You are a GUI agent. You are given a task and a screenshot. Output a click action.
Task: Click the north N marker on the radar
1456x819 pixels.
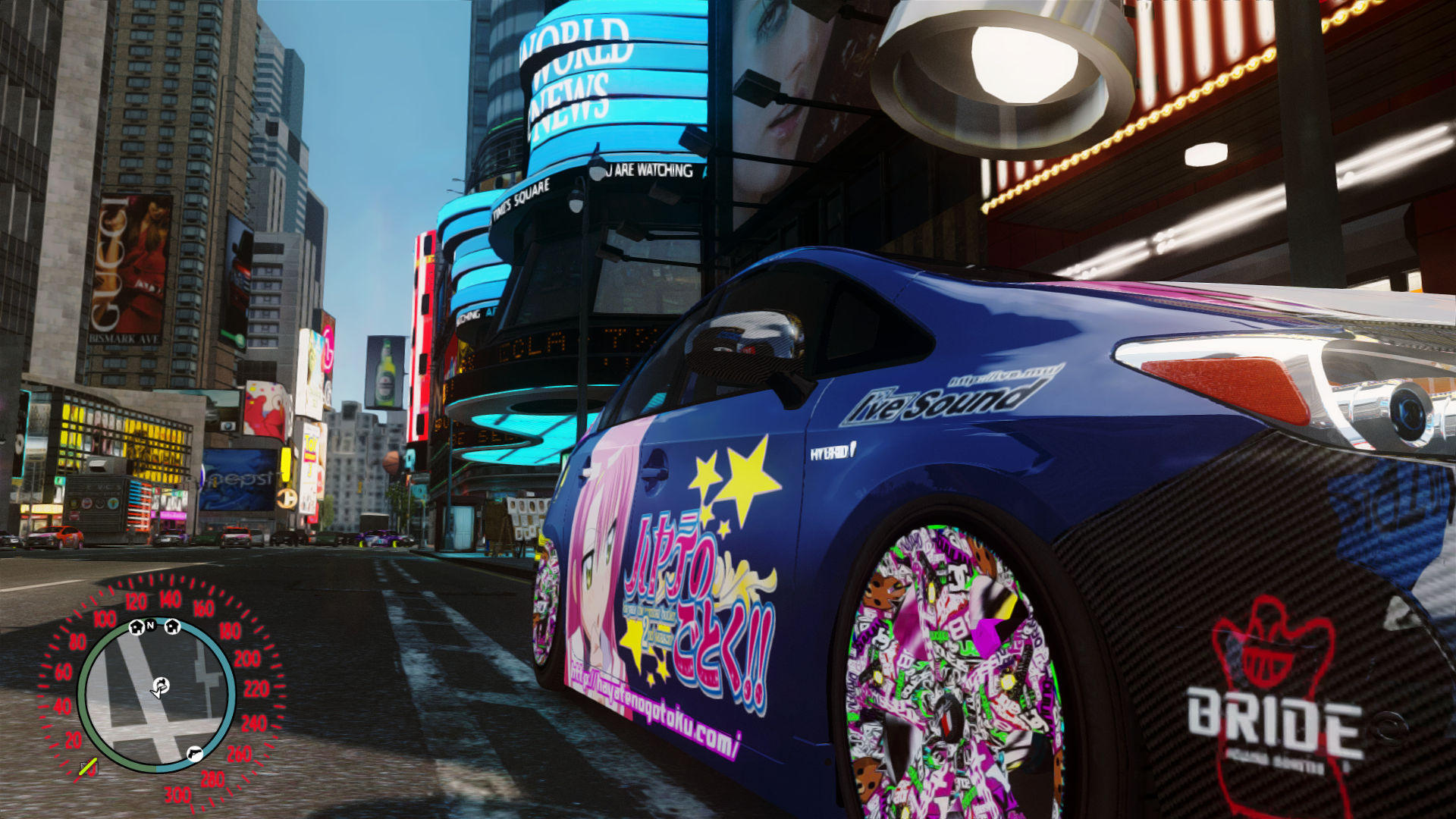[151, 625]
